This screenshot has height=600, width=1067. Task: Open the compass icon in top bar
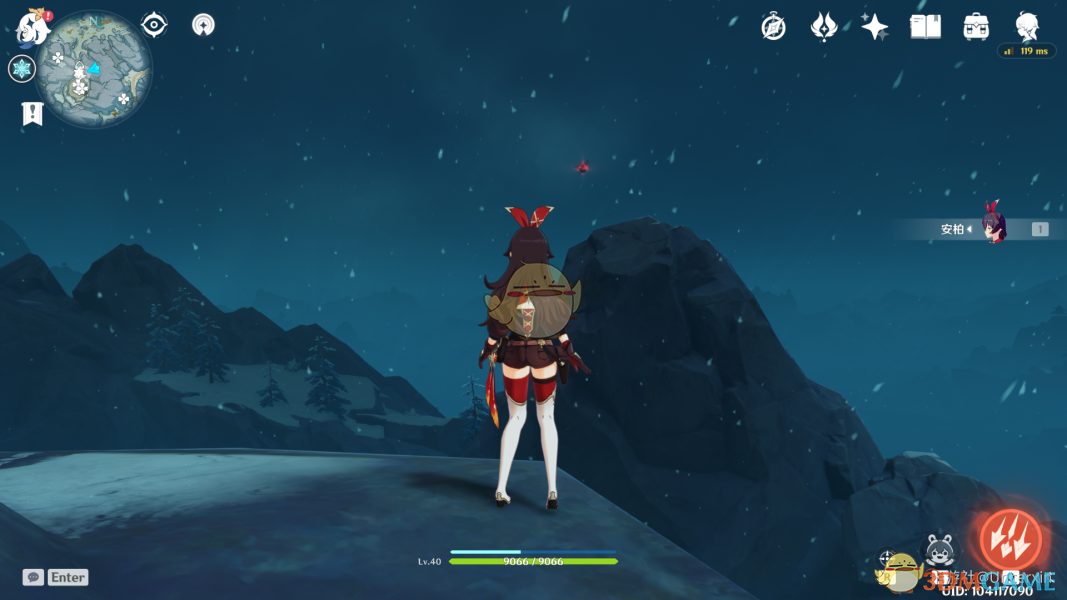coord(773,27)
